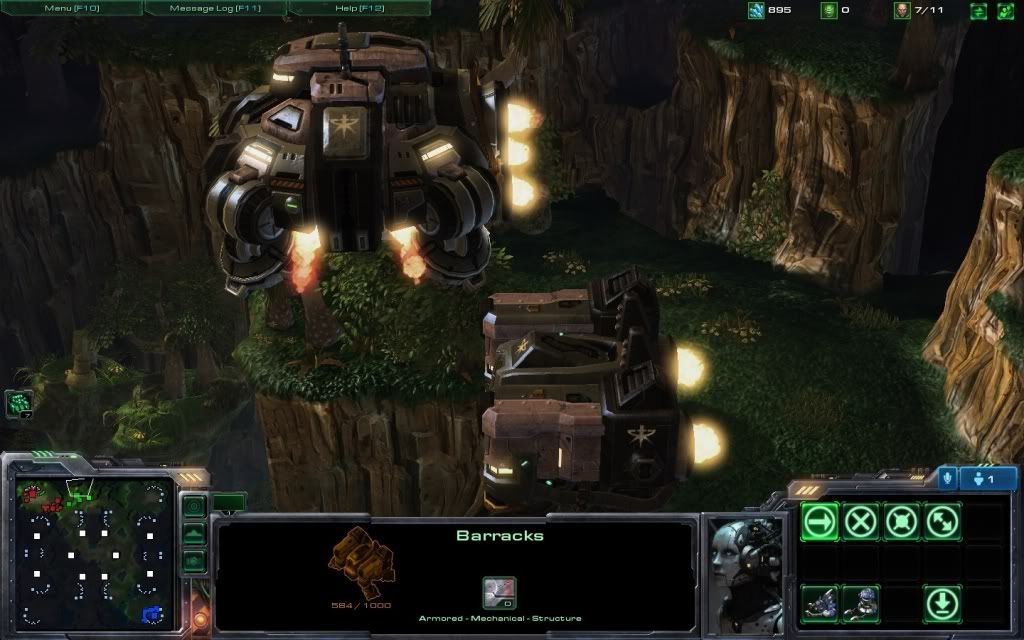1024x640 pixels.
Task: Build the Tech Lab add-on
Action: click(x=820, y=603)
